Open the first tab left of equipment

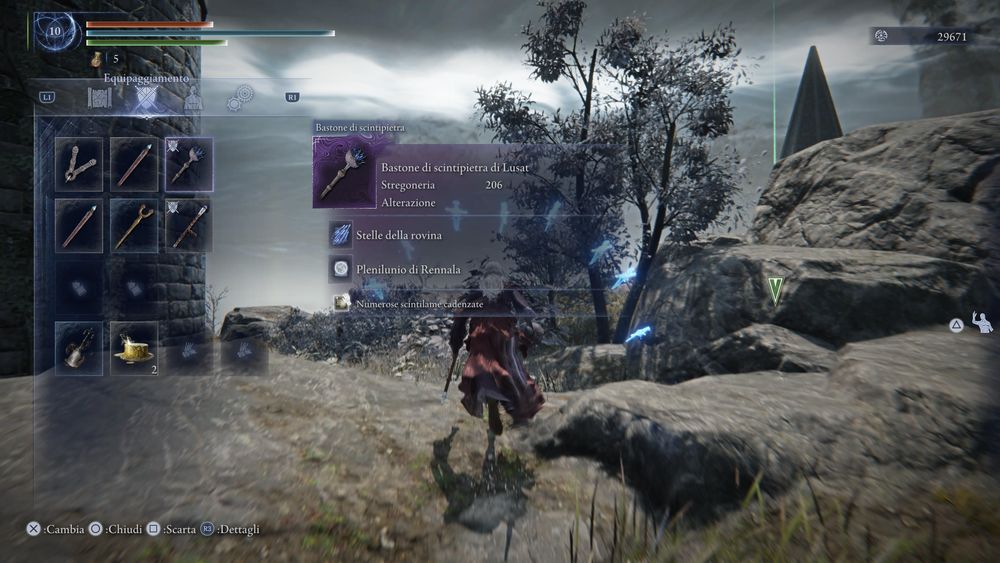[99, 98]
